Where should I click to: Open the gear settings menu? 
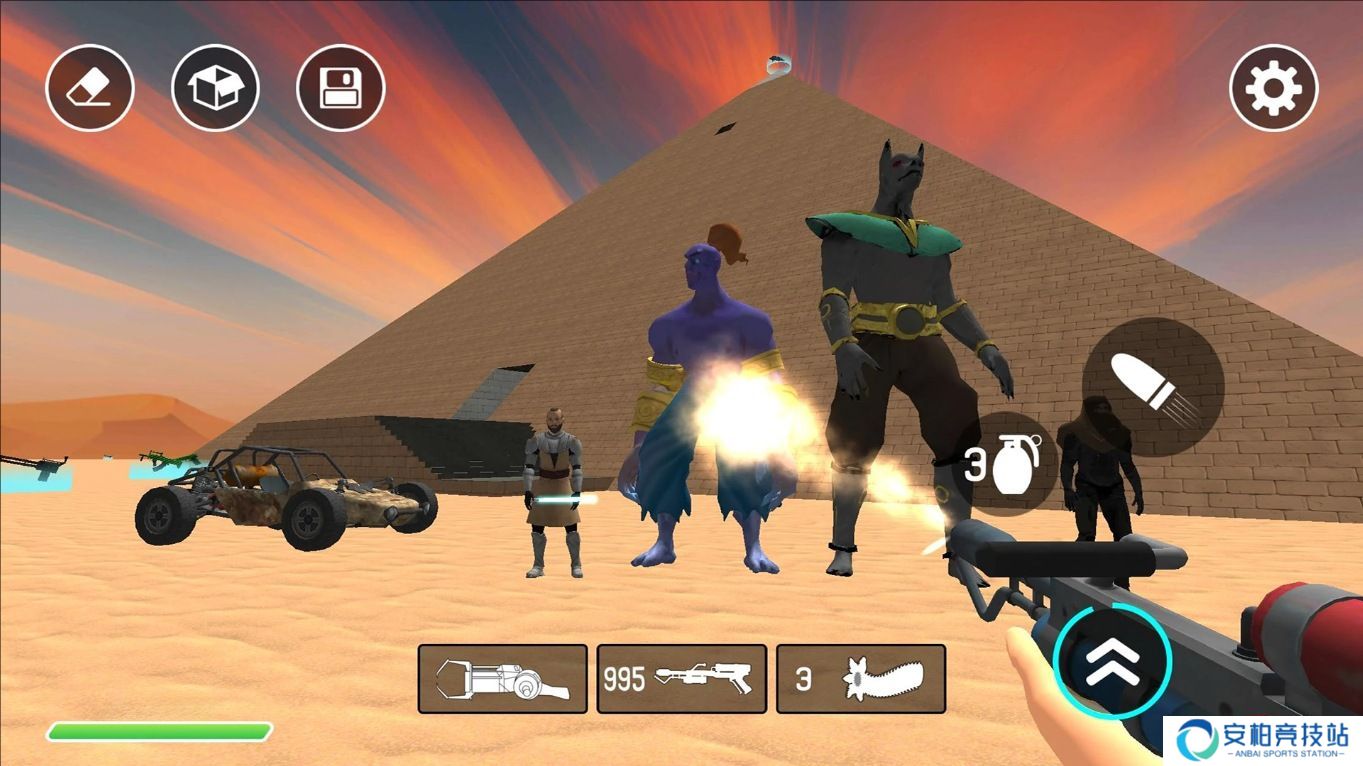1273,87
